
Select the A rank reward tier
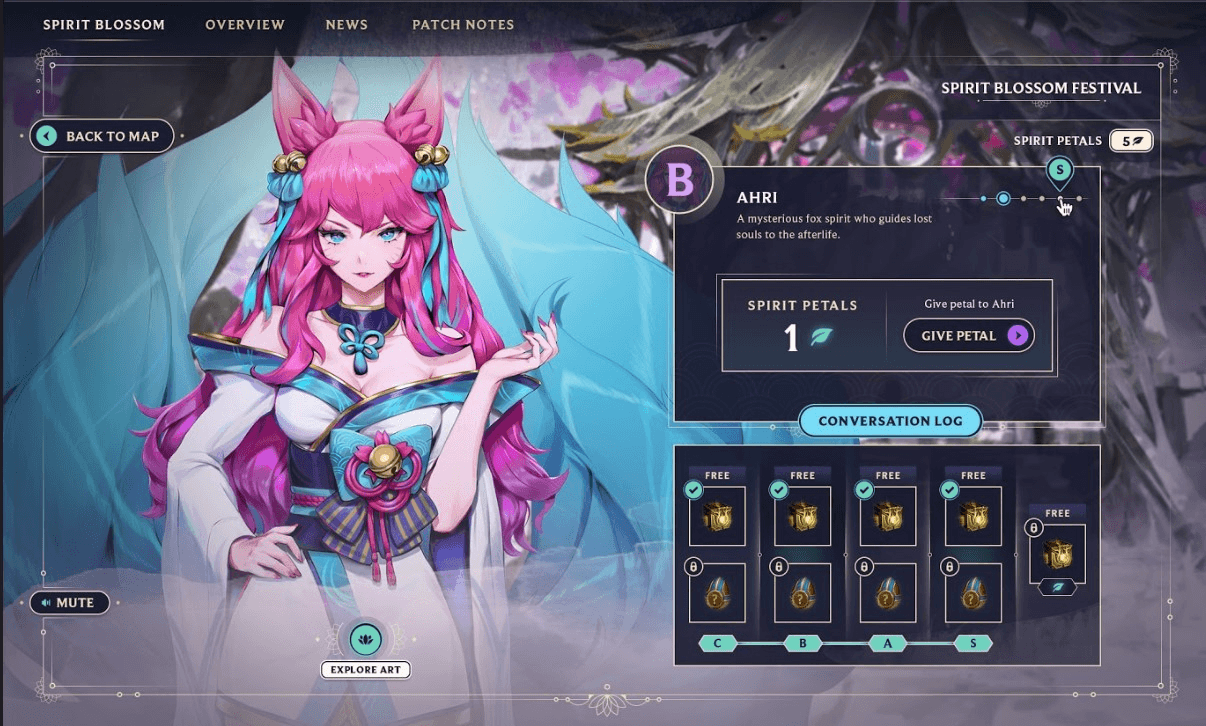click(x=887, y=643)
